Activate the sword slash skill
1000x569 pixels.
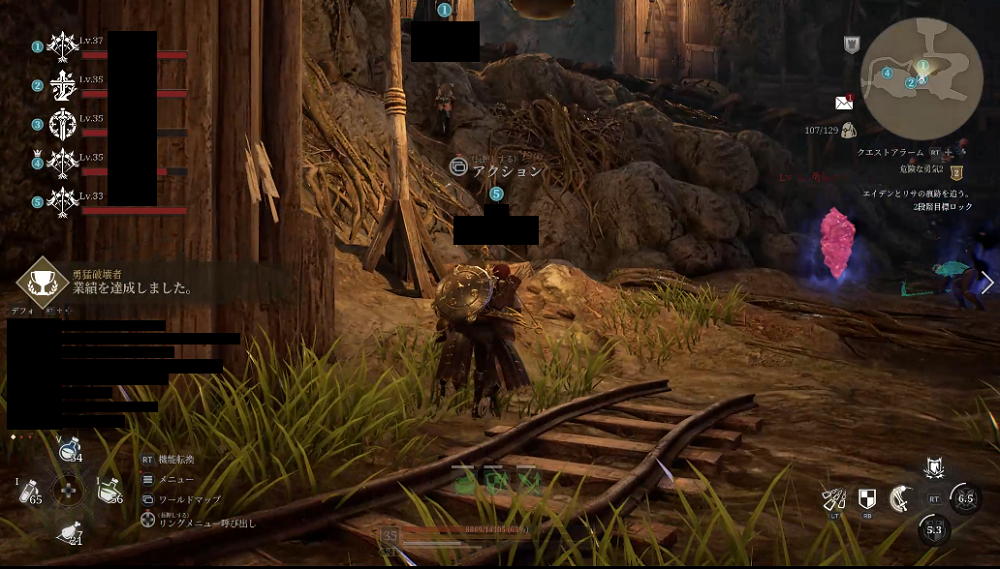[901, 498]
